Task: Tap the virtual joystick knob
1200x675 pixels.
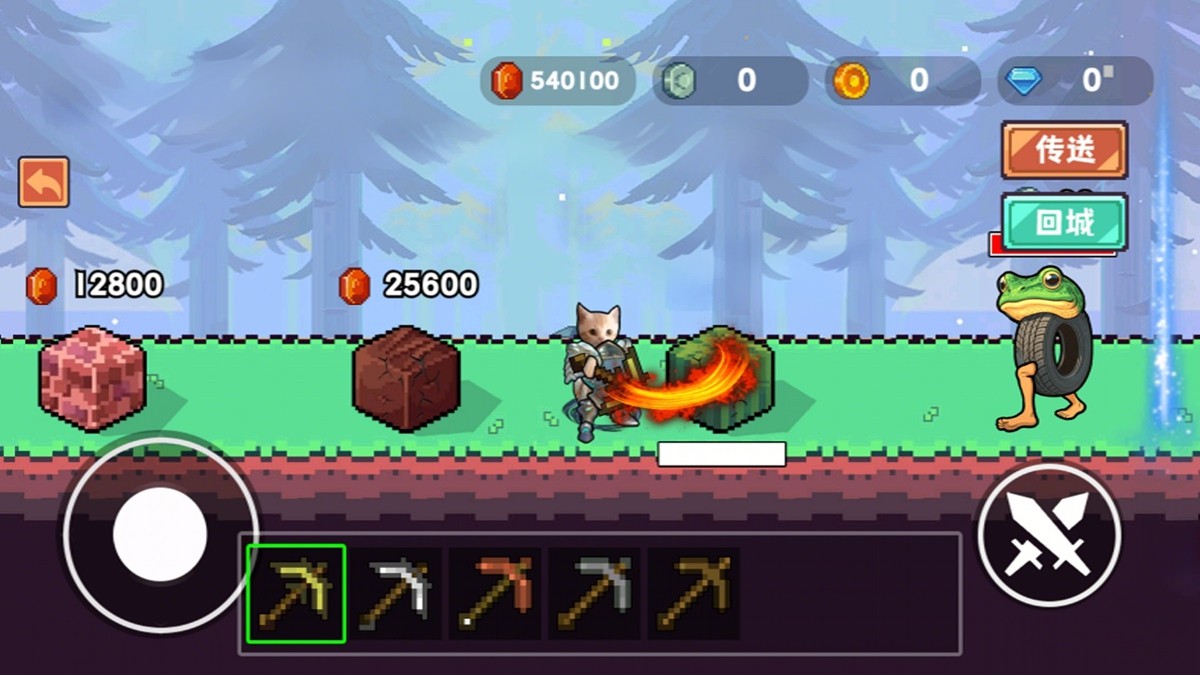Action: (160, 533)
